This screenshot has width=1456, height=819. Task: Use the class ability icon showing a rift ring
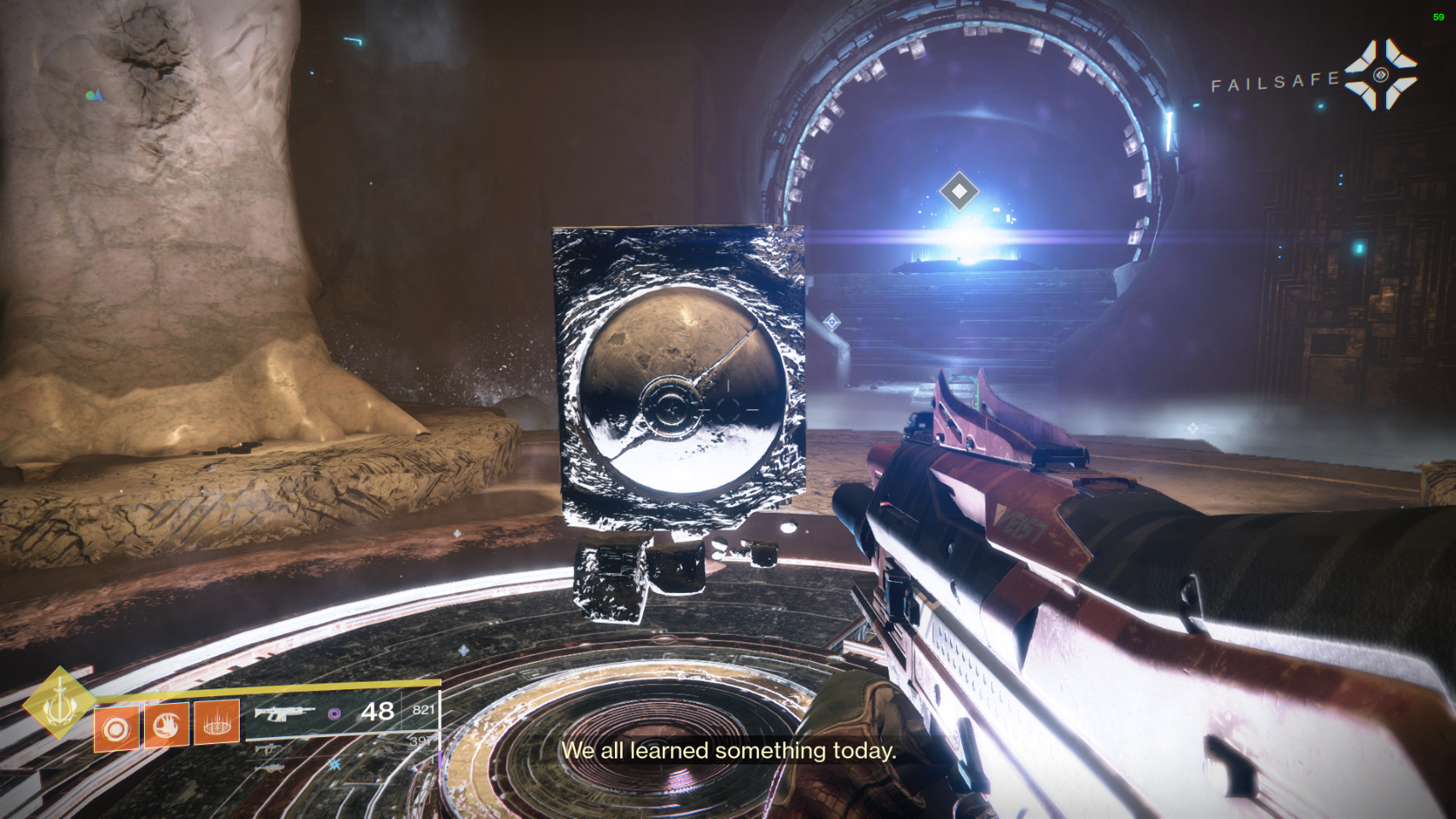coord(217,723)
